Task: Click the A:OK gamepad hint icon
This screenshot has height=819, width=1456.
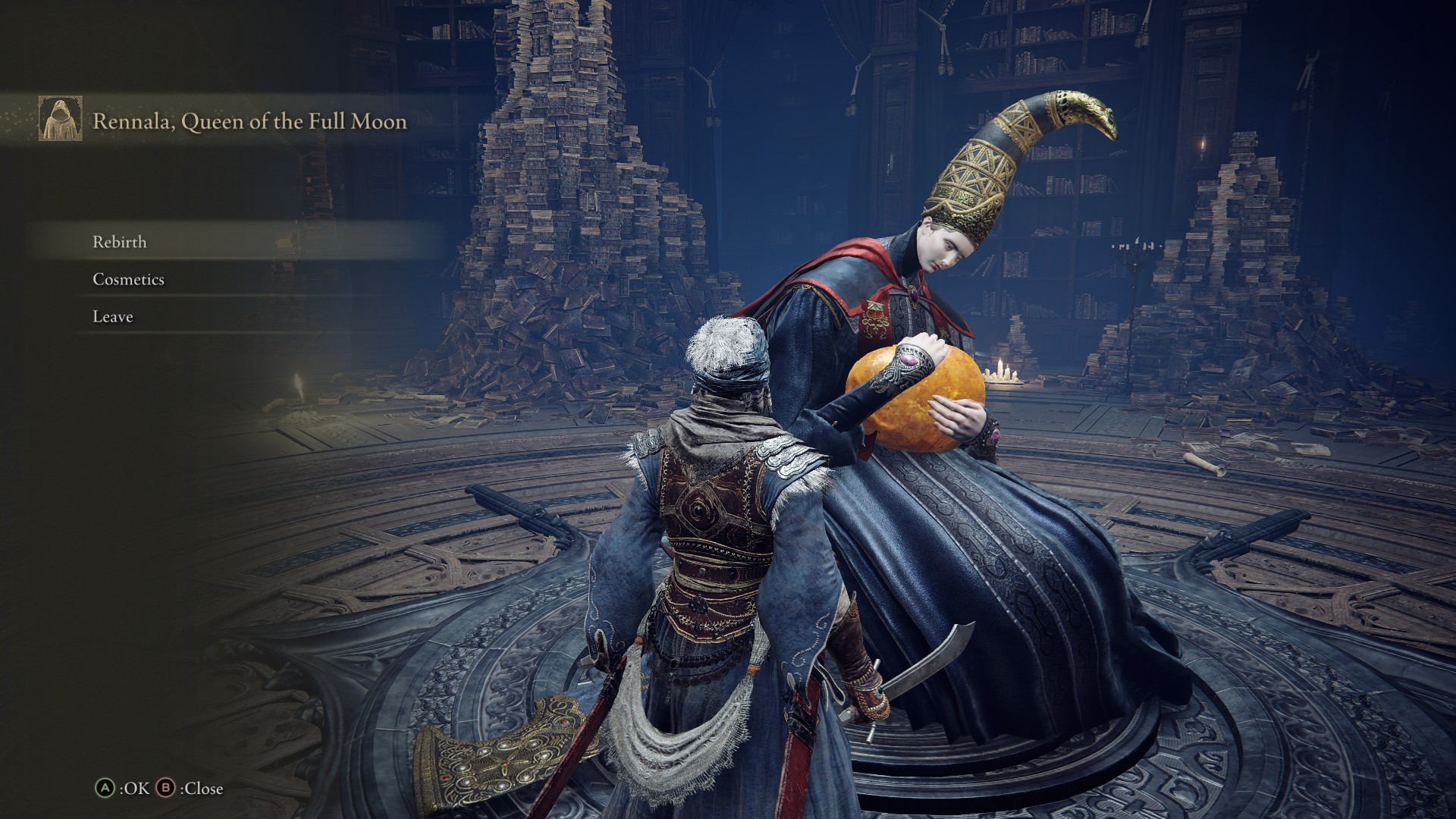Action: 106,789
